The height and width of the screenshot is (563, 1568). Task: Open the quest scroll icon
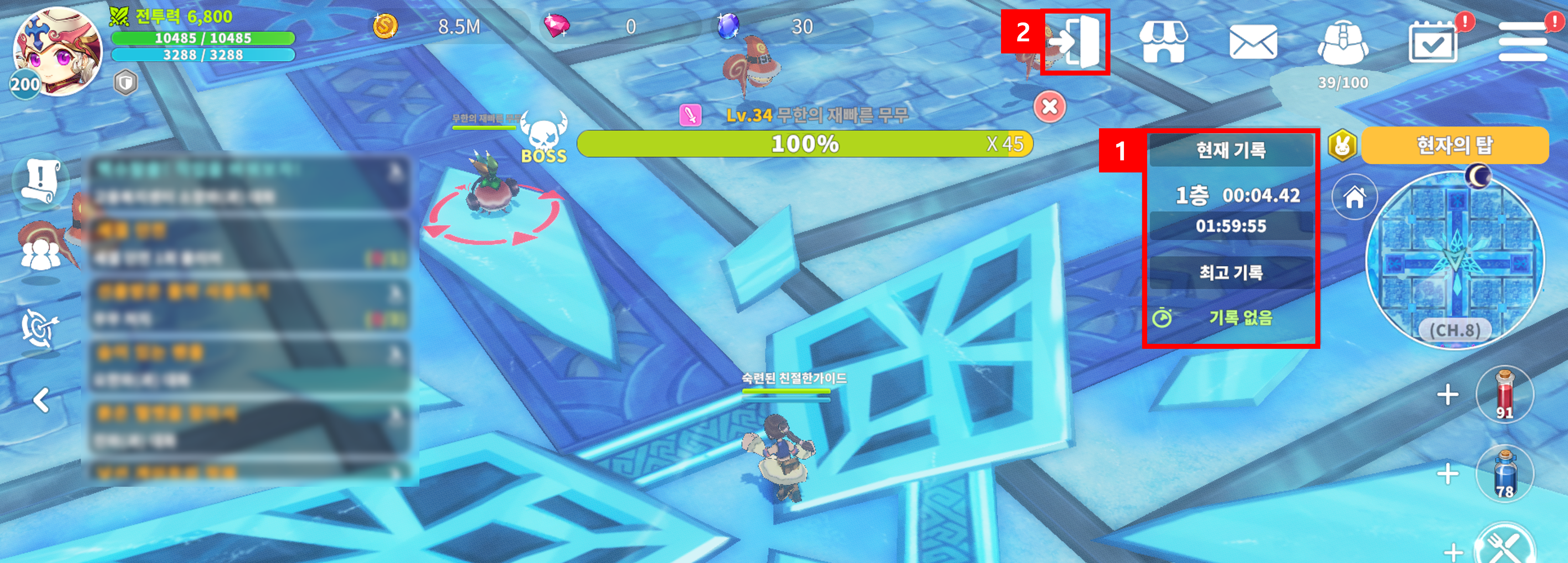point(40,181)
